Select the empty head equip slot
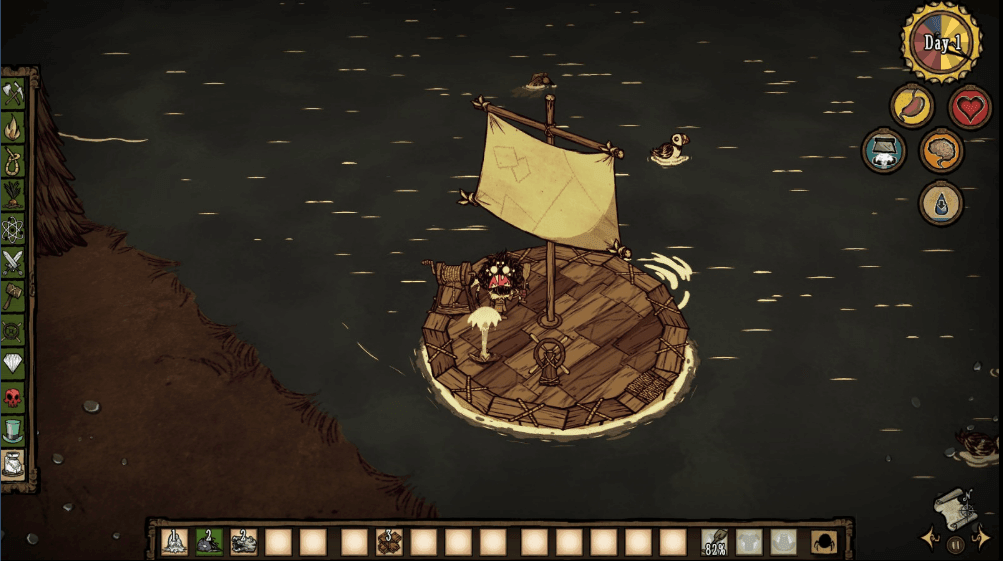The height and width of the screenshot is (561, 1003). point(783,542)
